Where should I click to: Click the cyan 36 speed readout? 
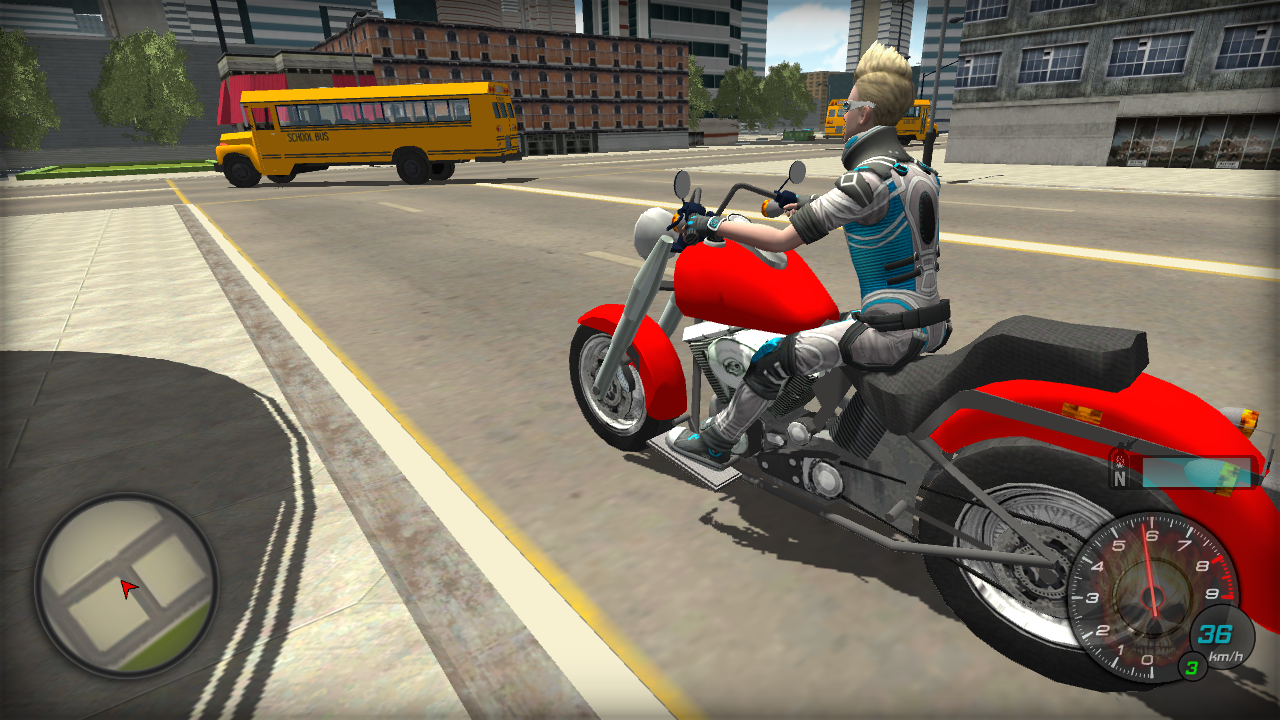coord(1215,633)
